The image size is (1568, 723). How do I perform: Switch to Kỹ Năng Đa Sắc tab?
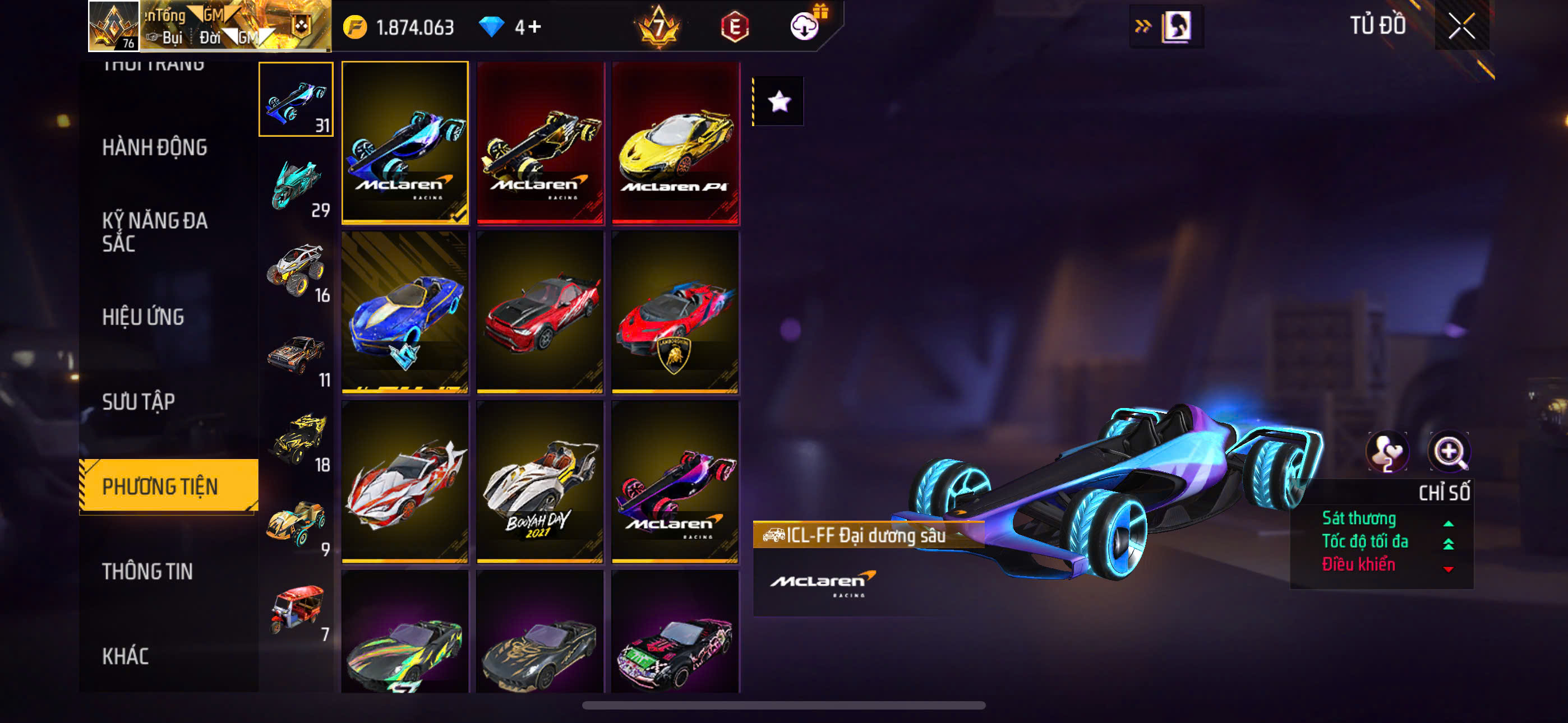[155, 231]
